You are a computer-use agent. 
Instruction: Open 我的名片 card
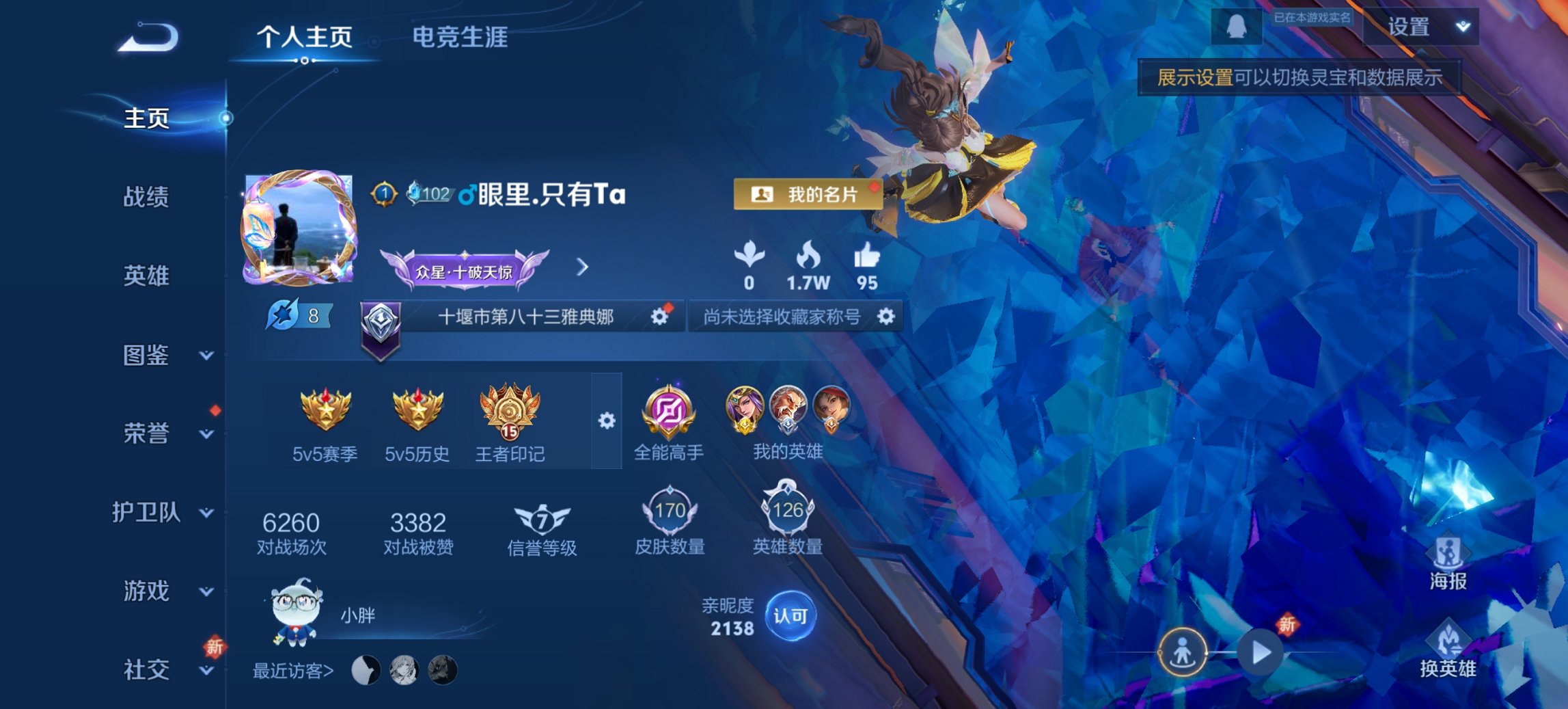(808, 194)
